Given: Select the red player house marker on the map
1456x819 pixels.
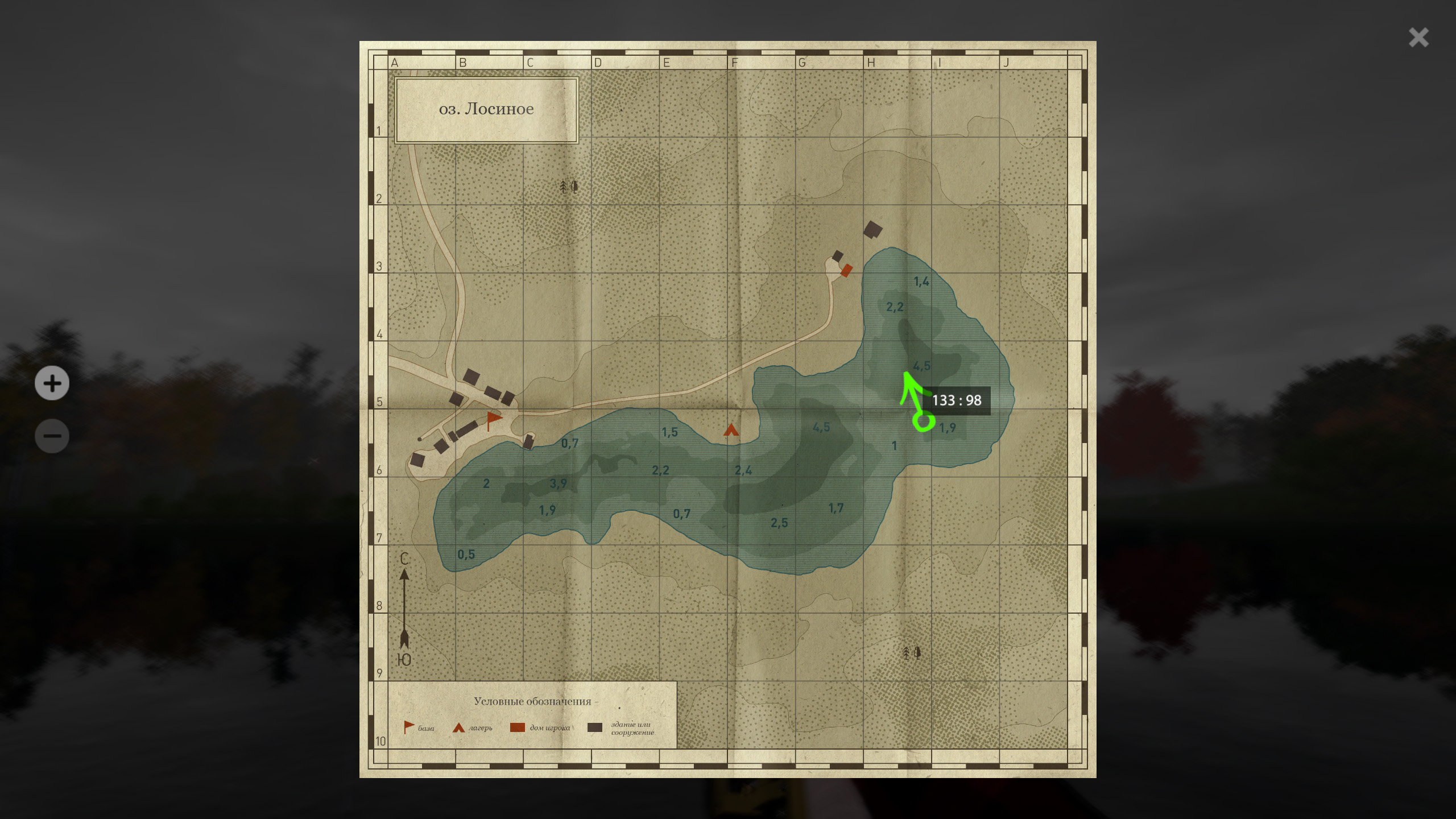Looking at the screenshot, I should click(846, 270).
